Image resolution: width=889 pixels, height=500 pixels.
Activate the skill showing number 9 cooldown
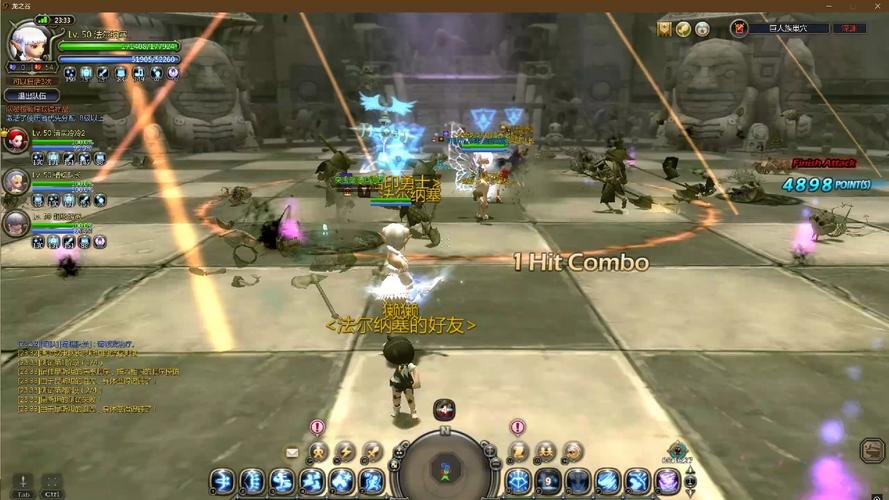click(x=547, y=481)
